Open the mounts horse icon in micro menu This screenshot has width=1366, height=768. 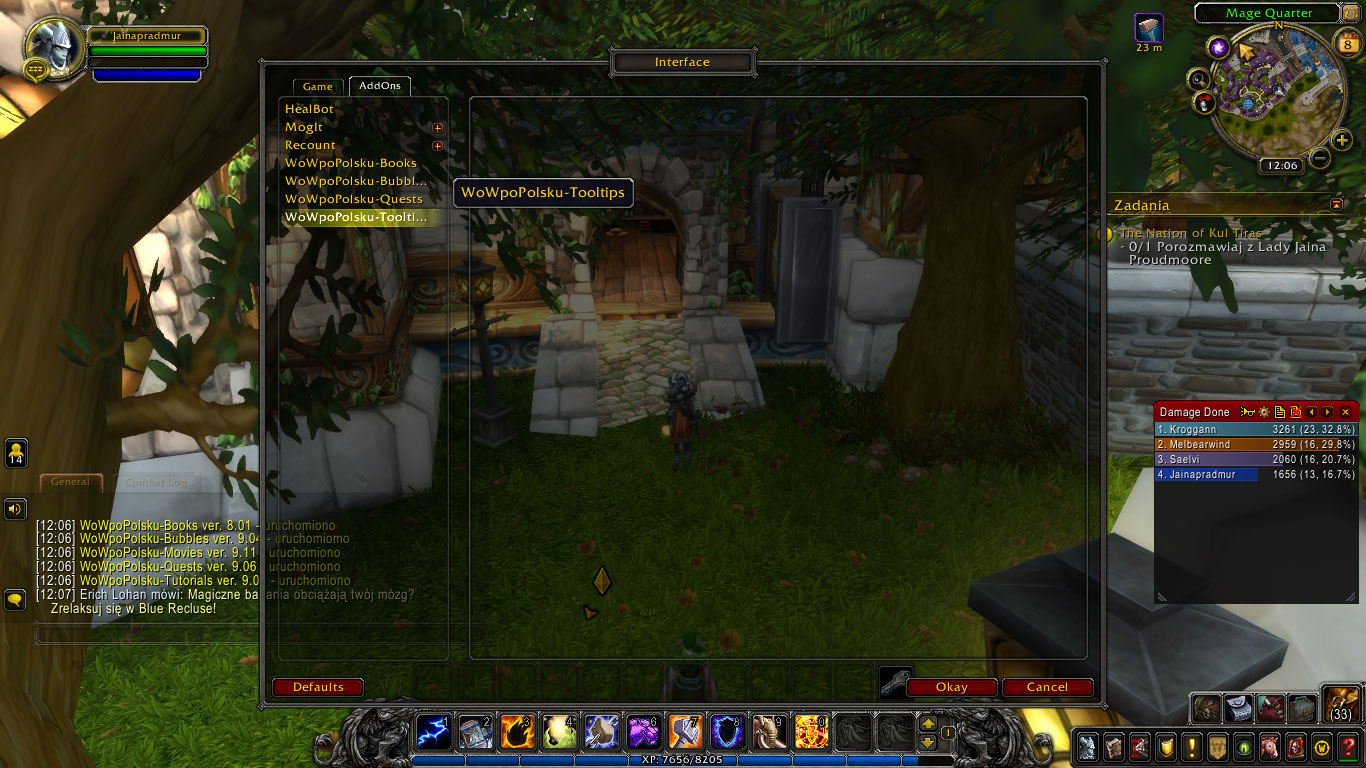click(x=1270, y=747)
